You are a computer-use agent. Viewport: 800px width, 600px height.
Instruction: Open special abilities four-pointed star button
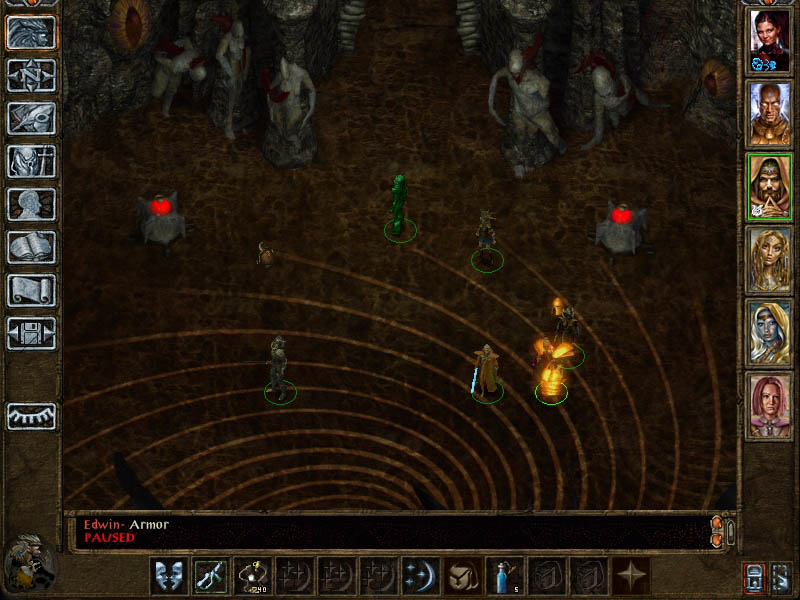631,576
